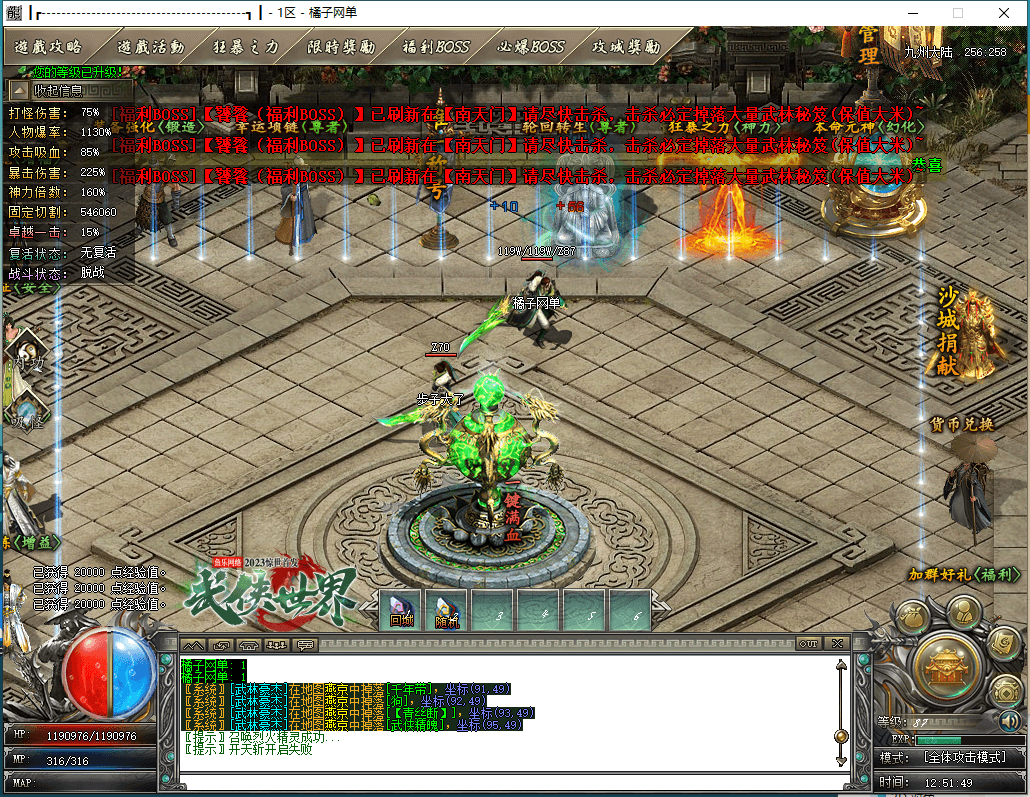Show the 攻城獎勵 siege rewards tab
Viewport: 1030px width, 797px height.
(626, 47)
